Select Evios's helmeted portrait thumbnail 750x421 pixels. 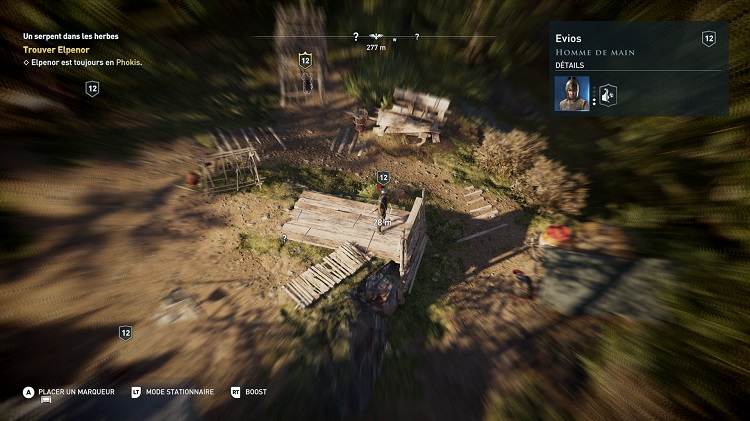(574, 93)
